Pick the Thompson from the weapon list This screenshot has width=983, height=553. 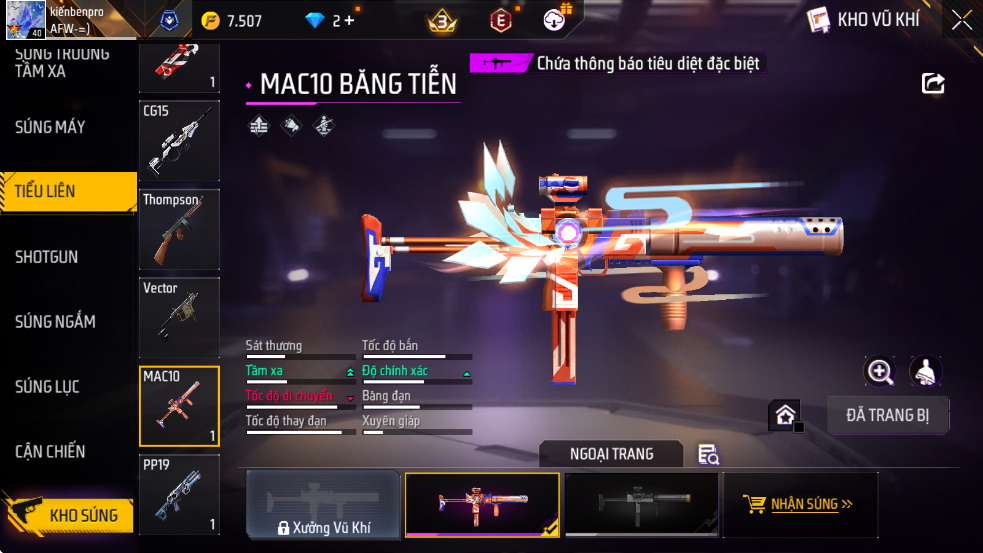[179, 229]
